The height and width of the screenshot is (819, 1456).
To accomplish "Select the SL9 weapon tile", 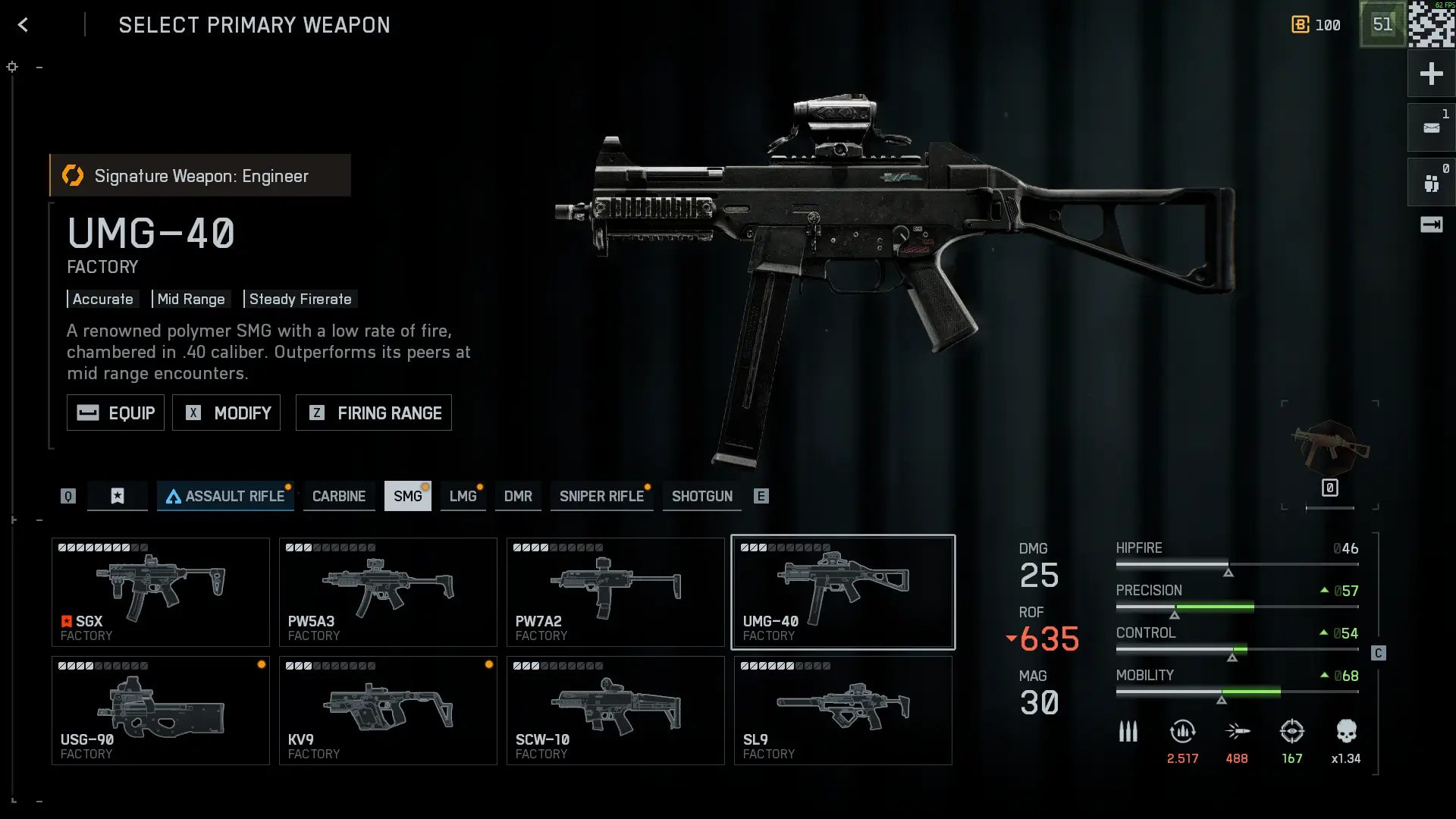I will point(843,711).
